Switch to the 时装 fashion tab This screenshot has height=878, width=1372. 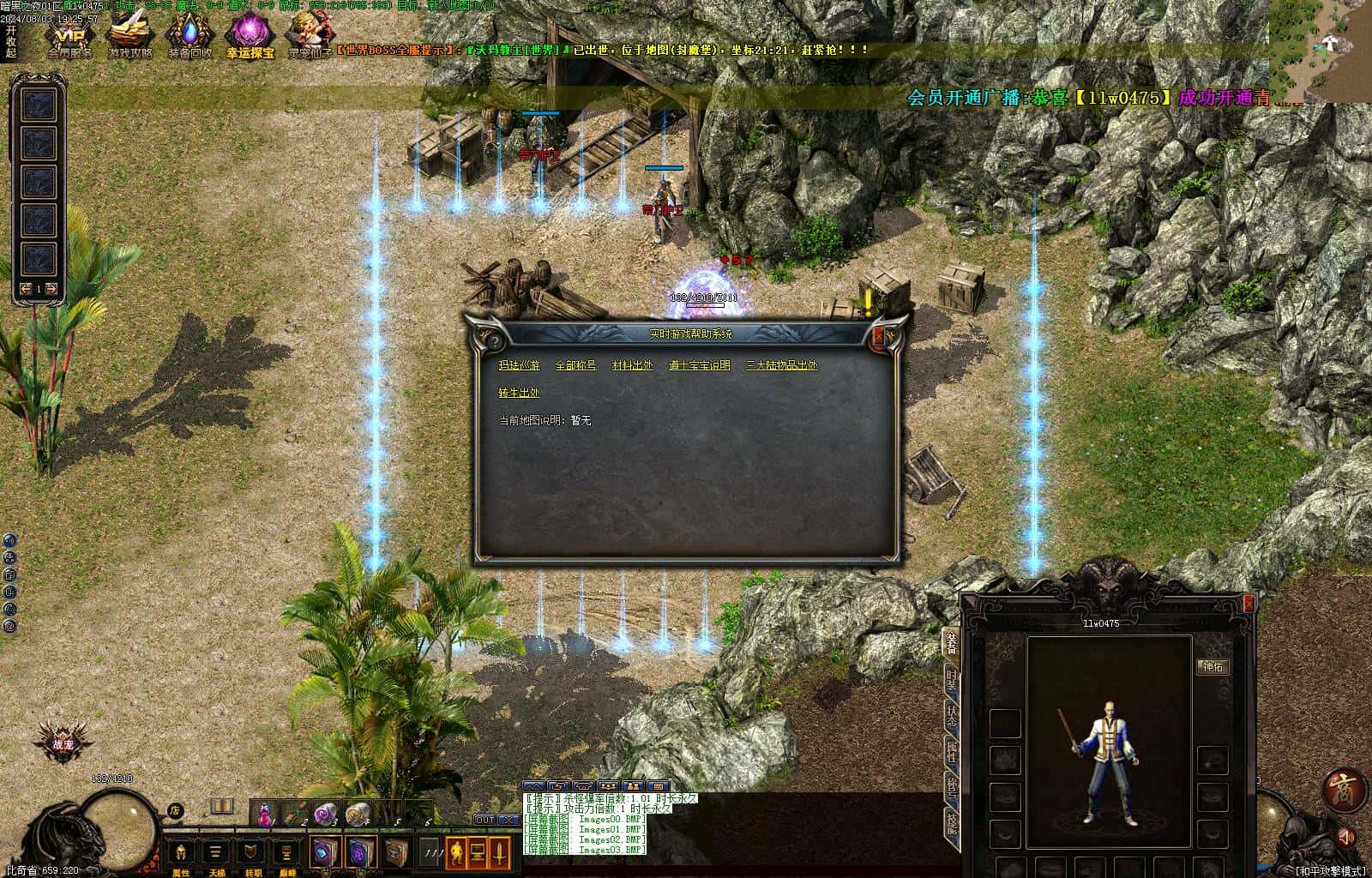tap(951, 683)
